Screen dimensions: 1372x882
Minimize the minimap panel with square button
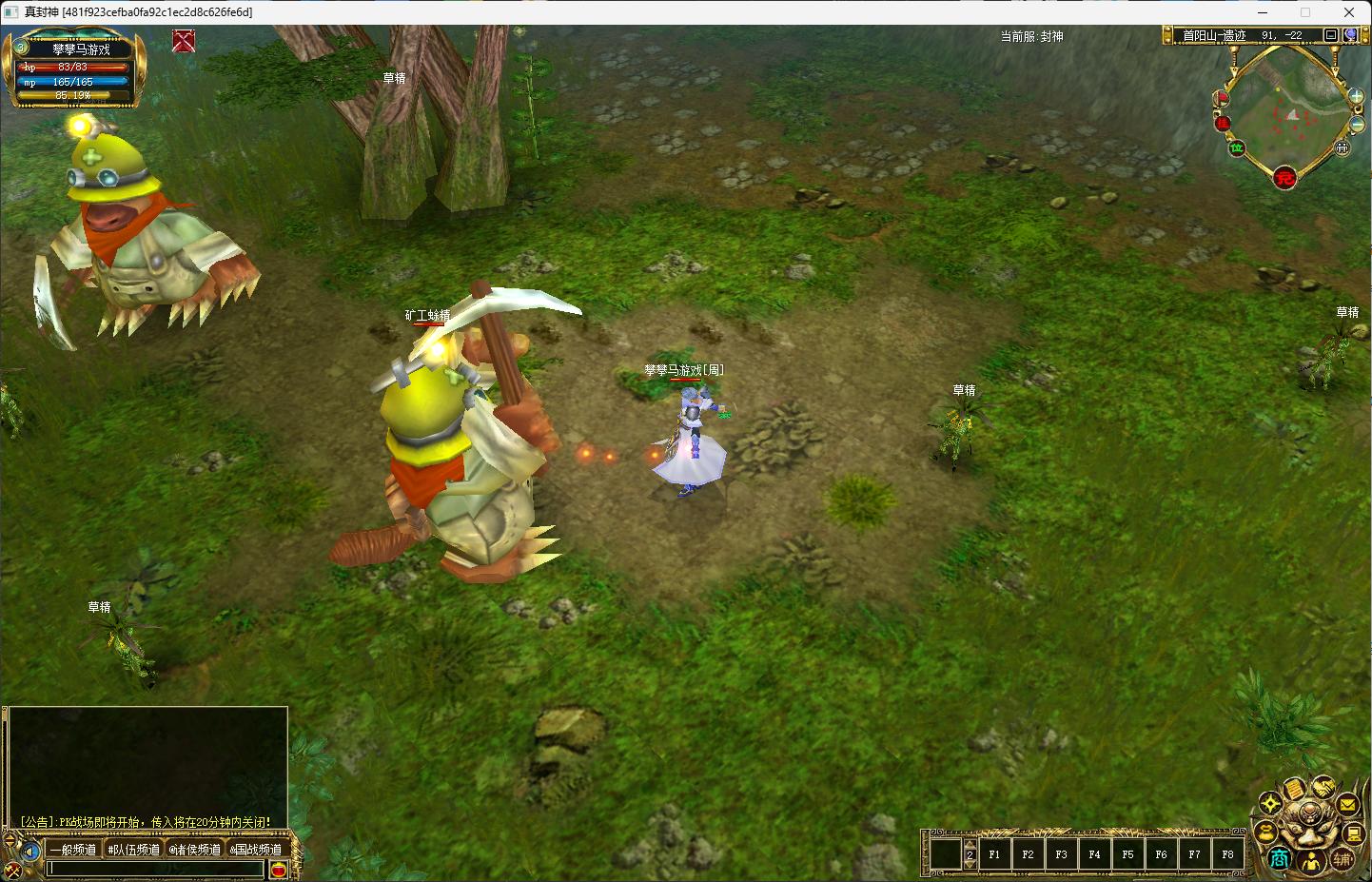click(1331, 35)
